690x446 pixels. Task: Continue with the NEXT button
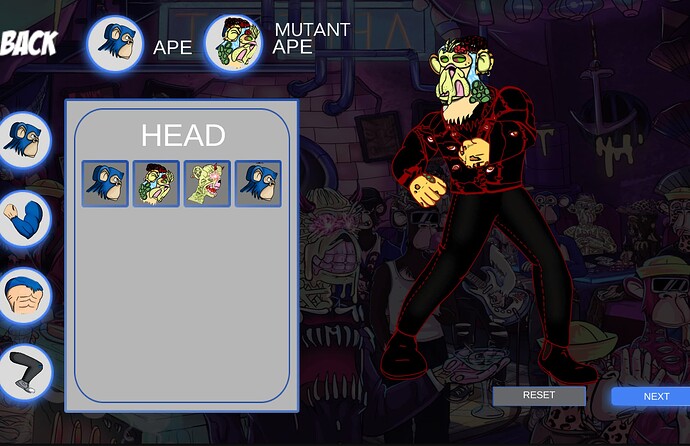coord(654,396)
